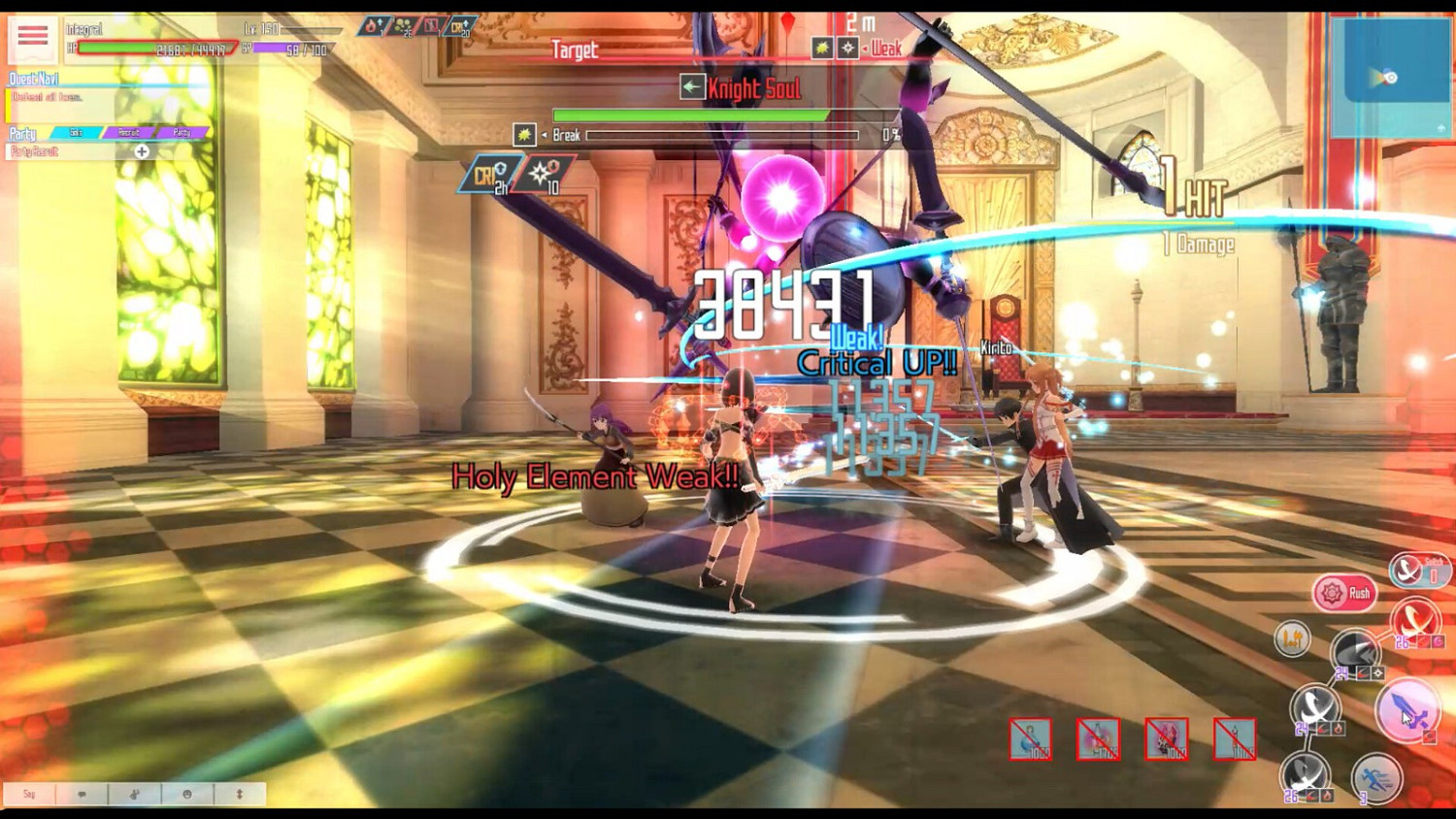Expand the chat bar with arrow icon

[x=240, y=794]
